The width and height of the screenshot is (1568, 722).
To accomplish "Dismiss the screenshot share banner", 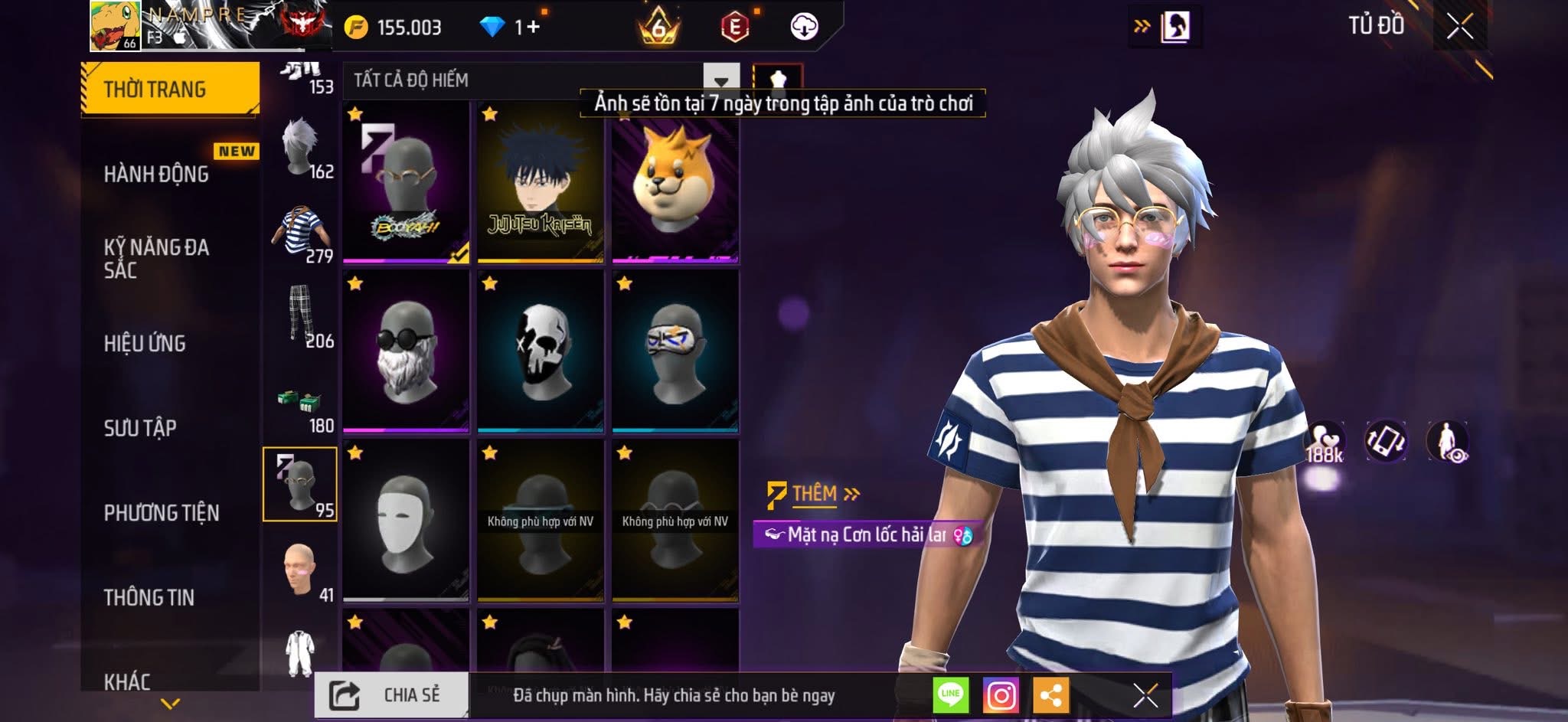I will coord(1145,695).
